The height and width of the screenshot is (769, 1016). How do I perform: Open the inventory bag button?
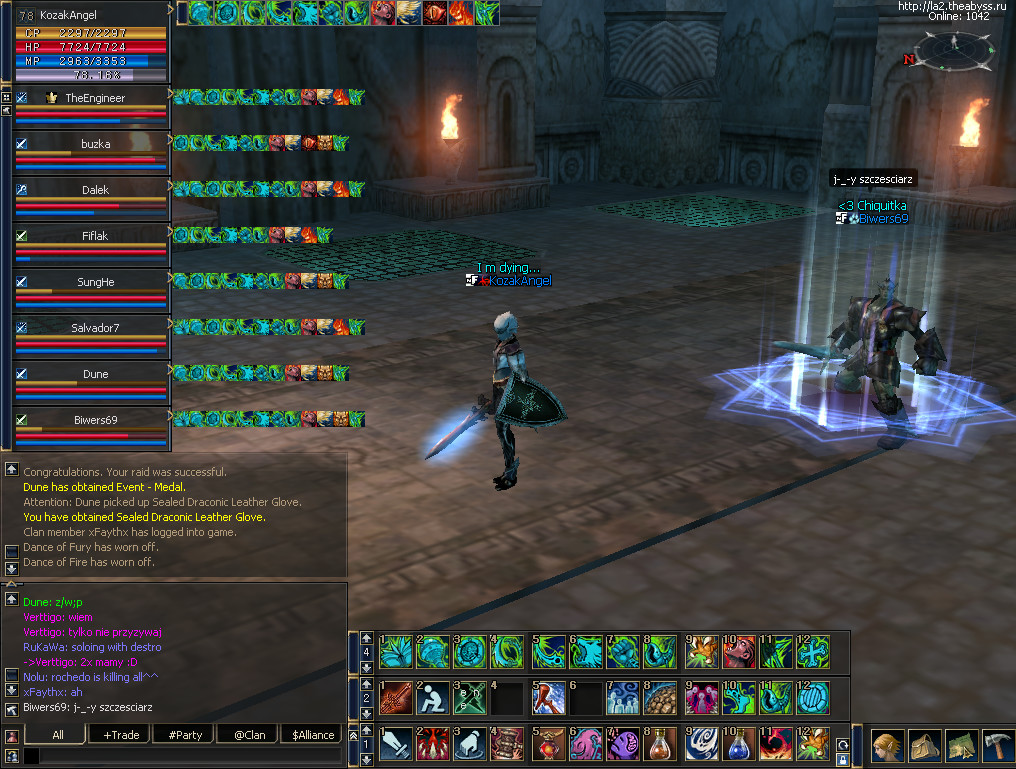(x=923, y=746)
